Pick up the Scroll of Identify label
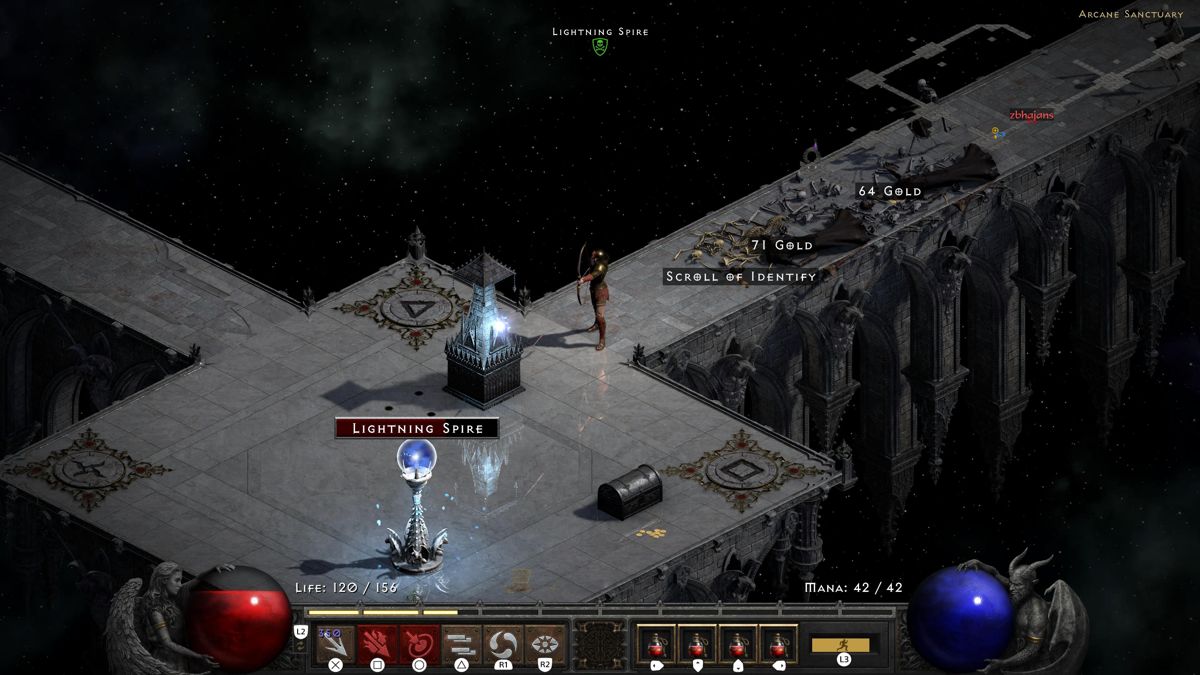 pyautogui.click(x=741, y=276)
